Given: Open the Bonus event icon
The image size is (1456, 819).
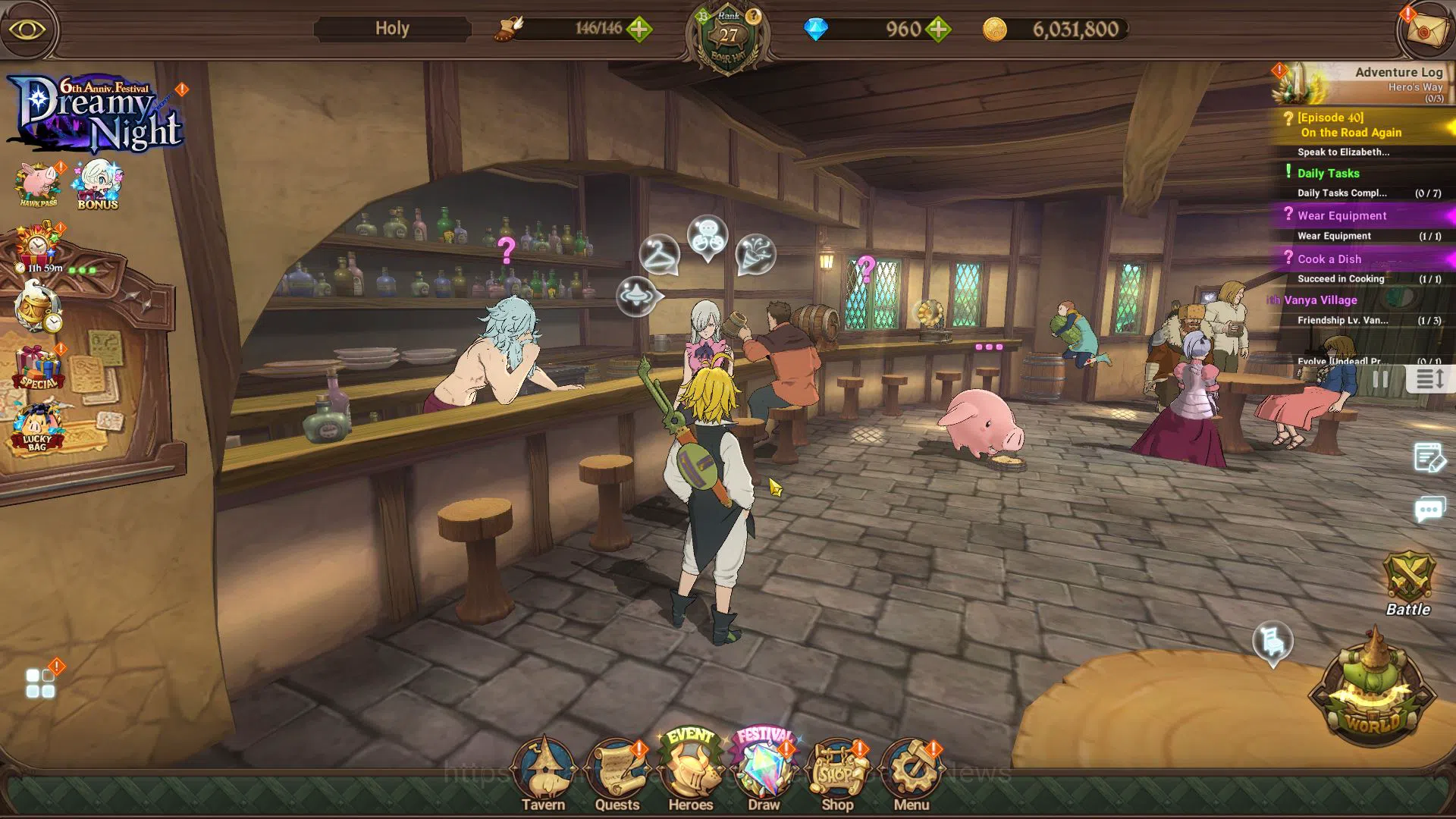Looking at the screenshot, I should 98,184.
